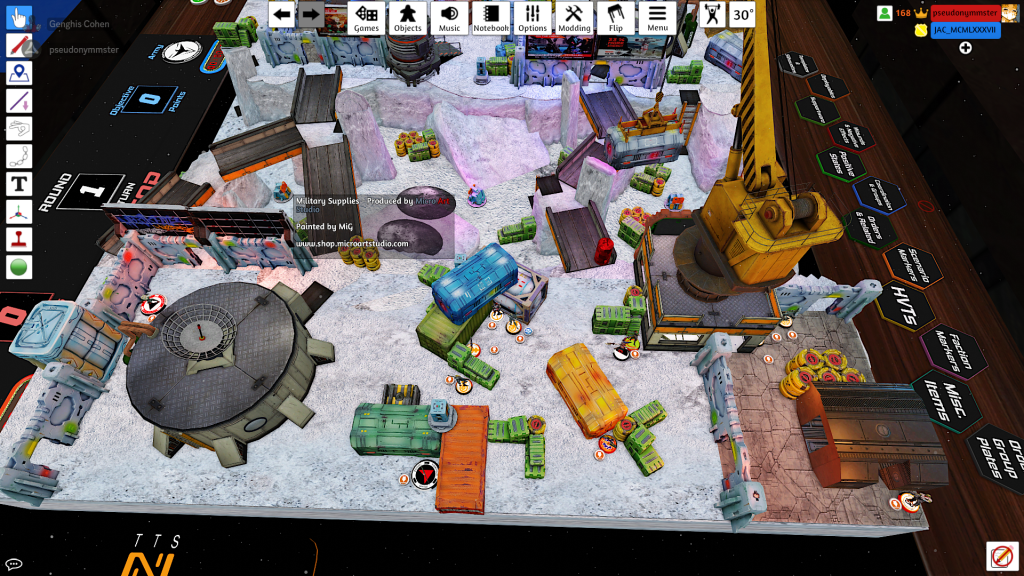
Task: Click the plus button under the player list
Action: (x=966, y=48)
